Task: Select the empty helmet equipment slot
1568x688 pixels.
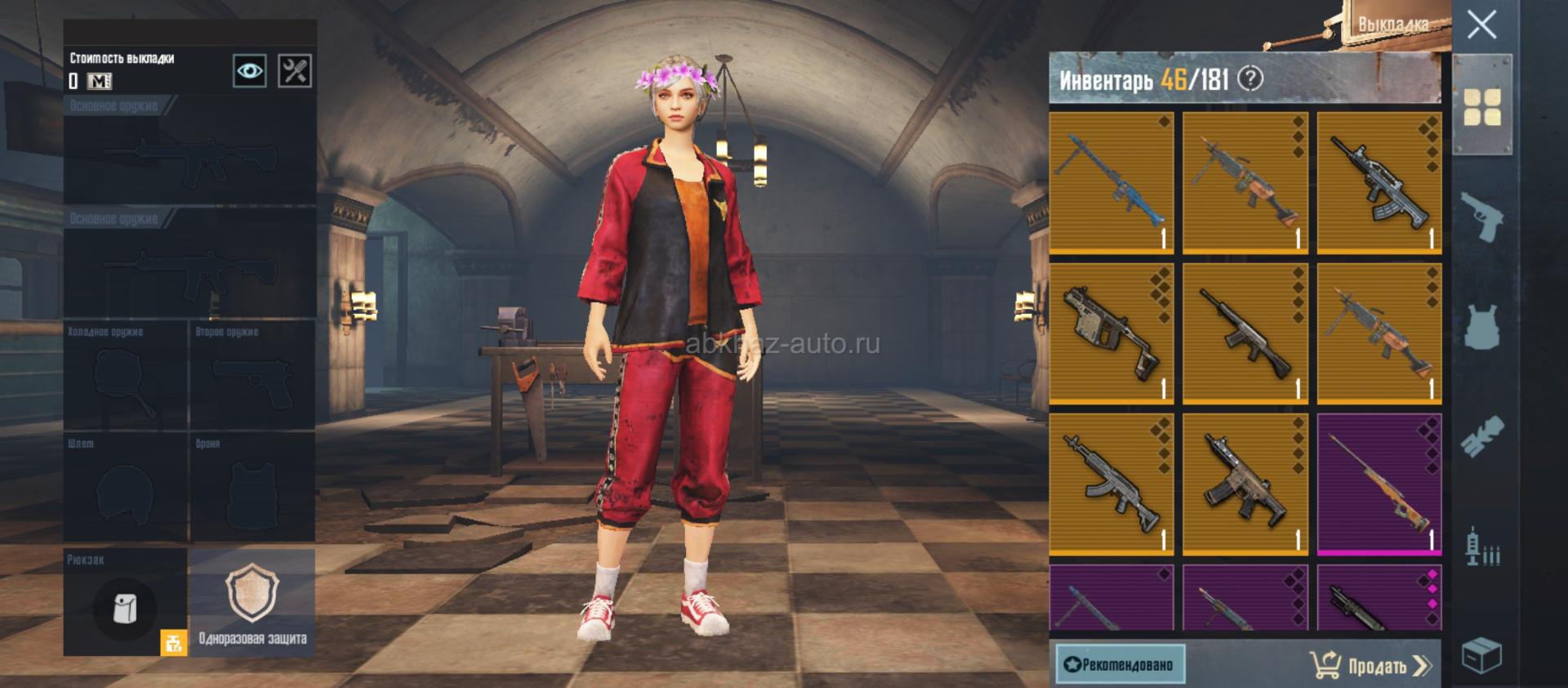Action: tap(125, 487)
